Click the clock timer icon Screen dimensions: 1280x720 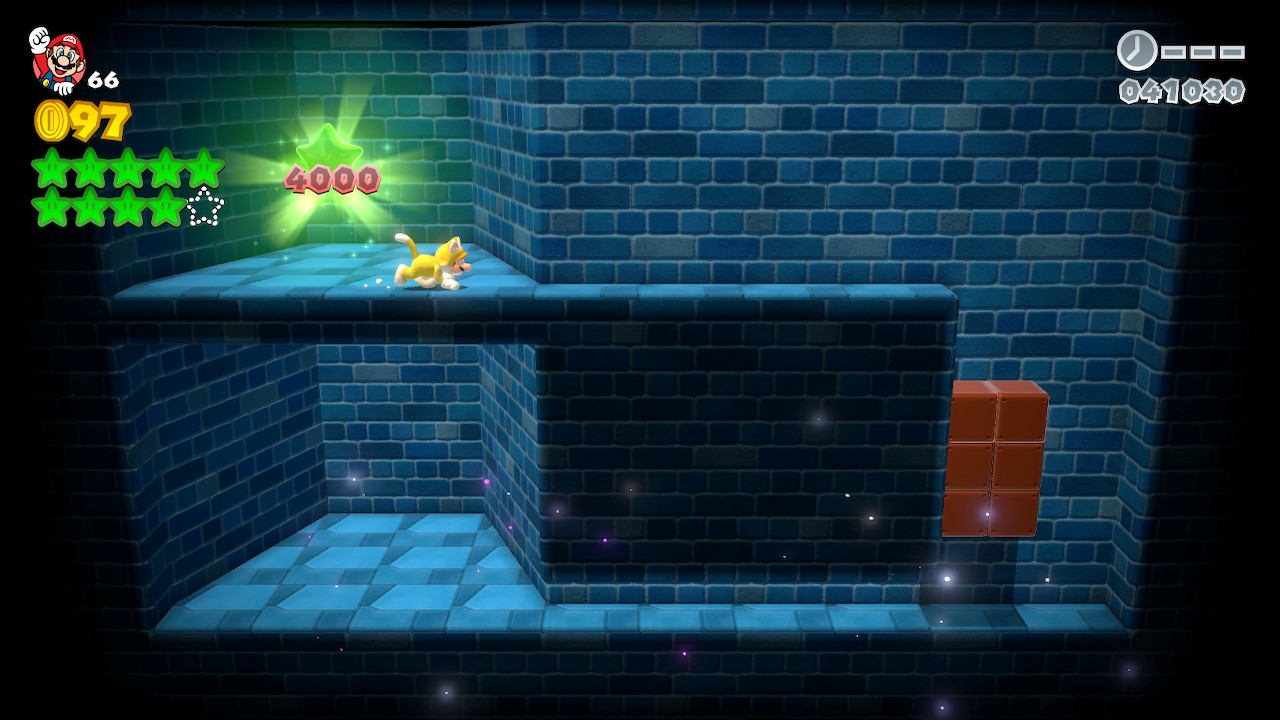coord(1137,50)
